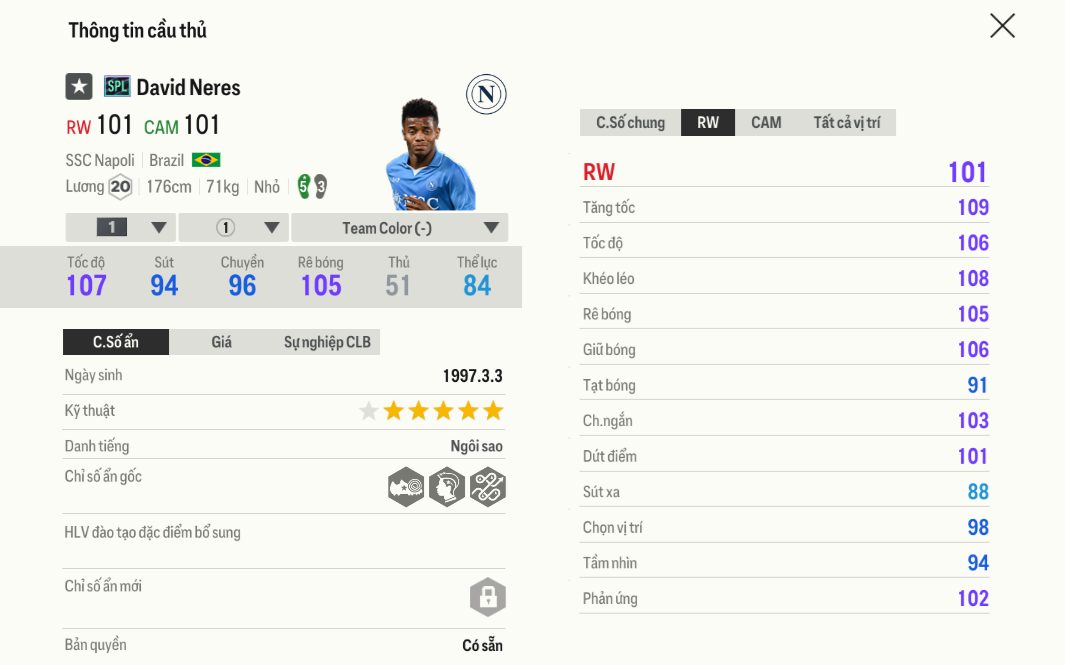The height and width of the screenshot is (665, 1065).
Task: Show the Tất cả vị trí tab
Action: 846,122
